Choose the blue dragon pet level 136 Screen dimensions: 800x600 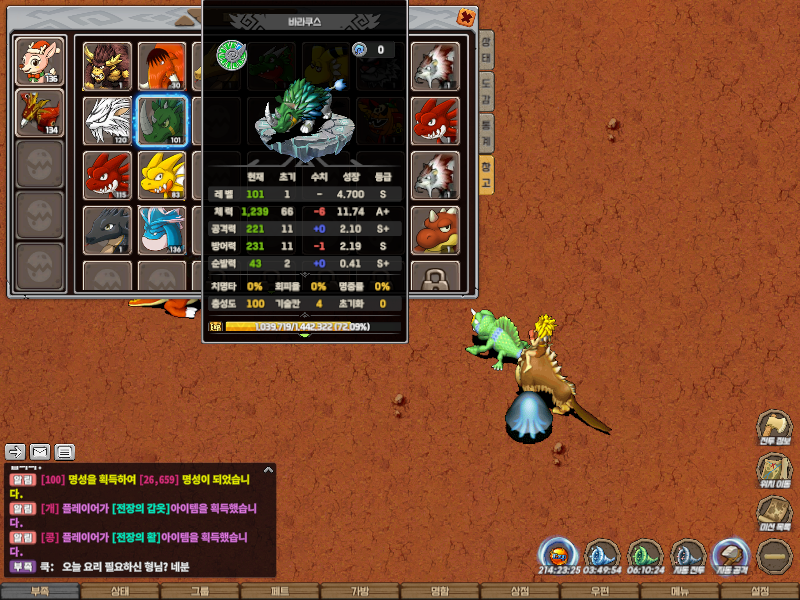(161, 230)
